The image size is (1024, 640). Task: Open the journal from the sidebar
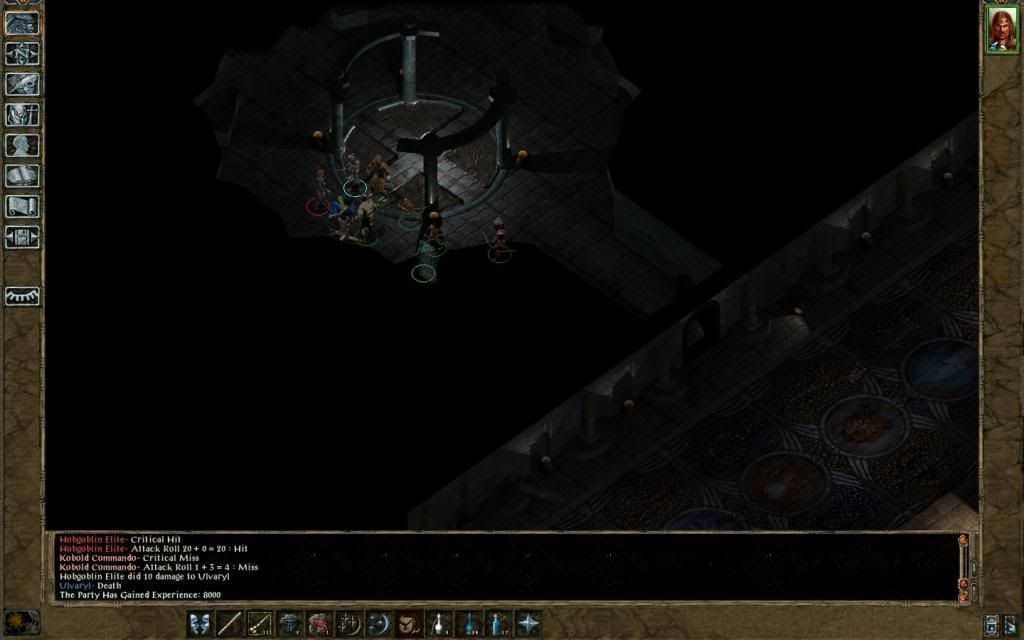[x=22, y=85]
